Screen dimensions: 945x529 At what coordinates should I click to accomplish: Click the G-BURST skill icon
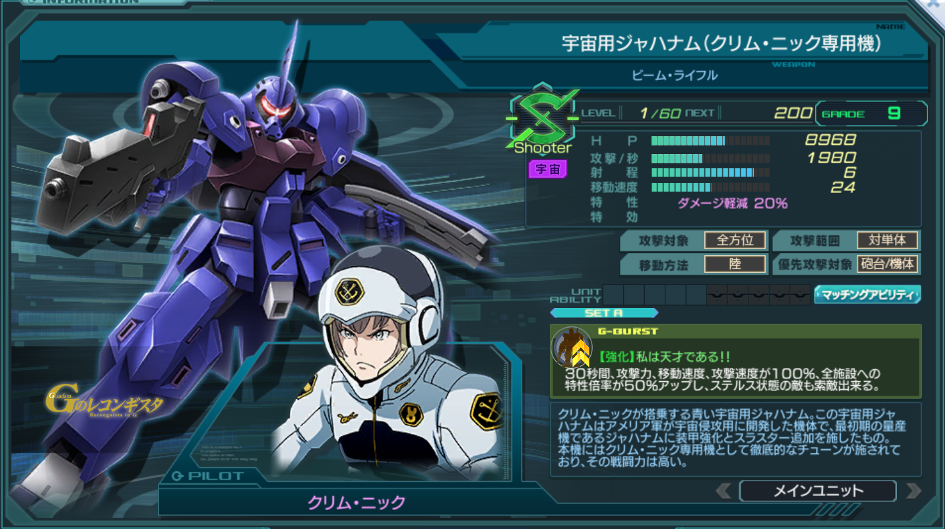pyautogui.click(x=572, y=348)
